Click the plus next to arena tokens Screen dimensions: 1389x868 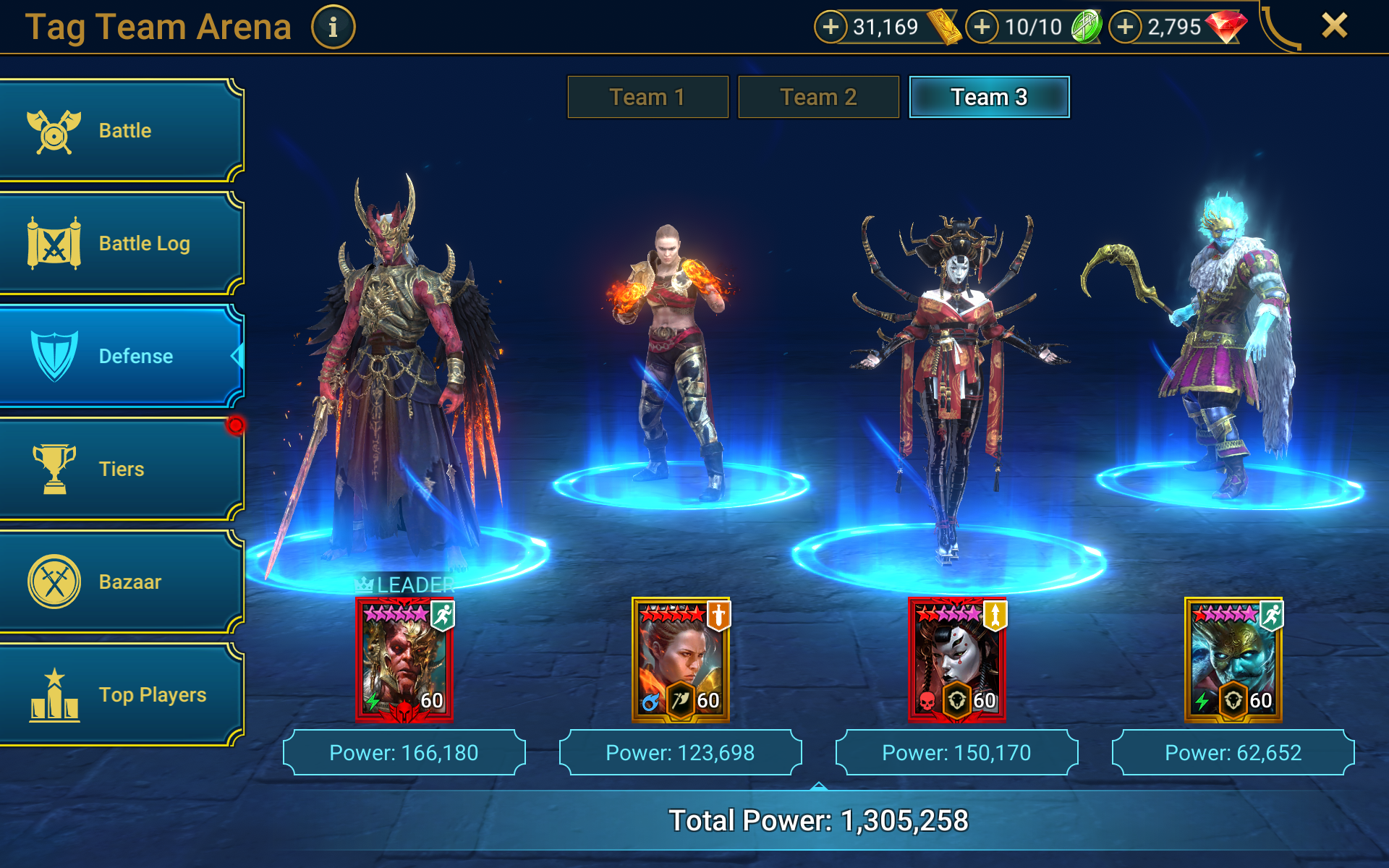tap(981, 27)
